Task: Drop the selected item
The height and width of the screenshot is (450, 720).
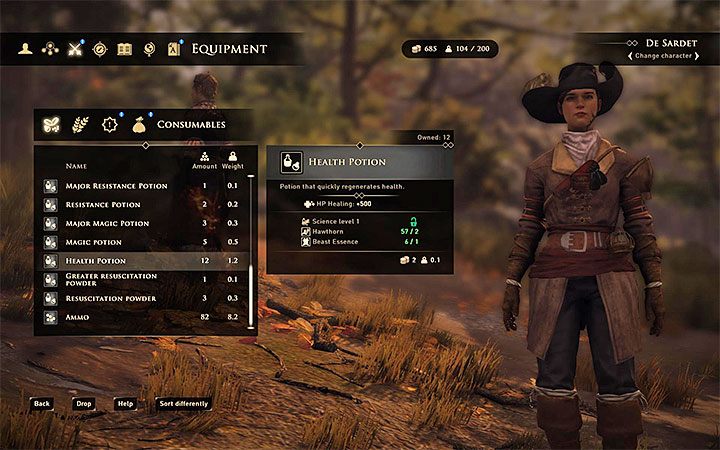Action: tap(83, 404)
